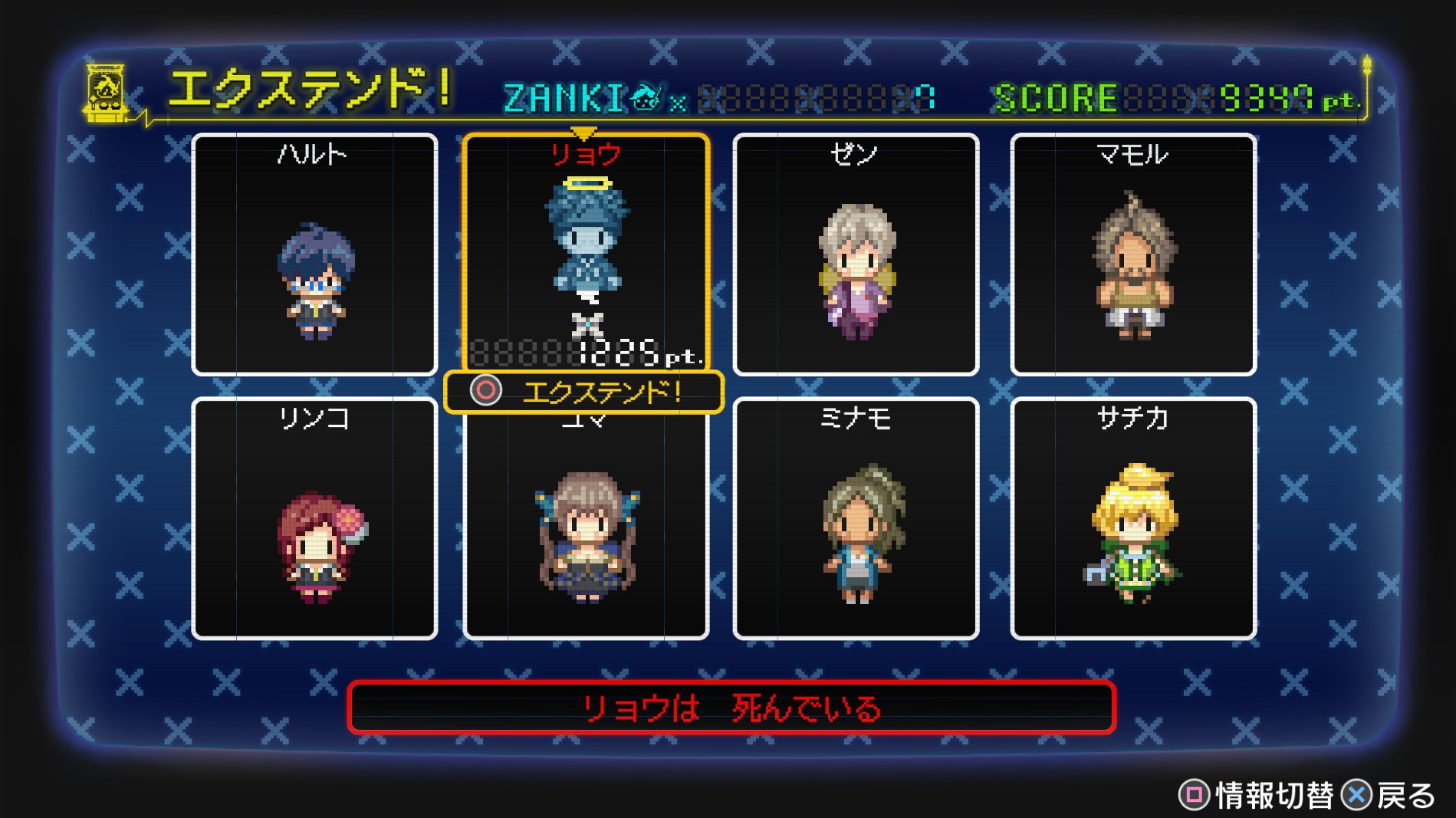Select Haruto's character portrait
Screen dimensions: 1456x818
(314, 268)
